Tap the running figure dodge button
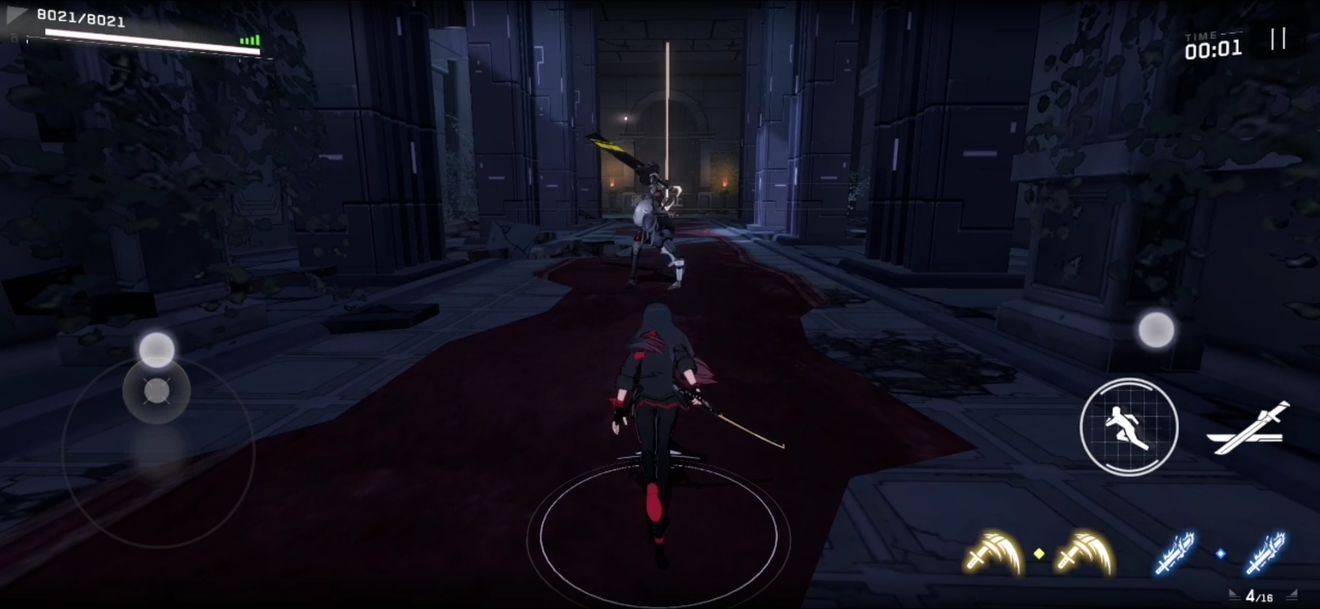The image size is (1320, 609). (x=1129, y=427)
